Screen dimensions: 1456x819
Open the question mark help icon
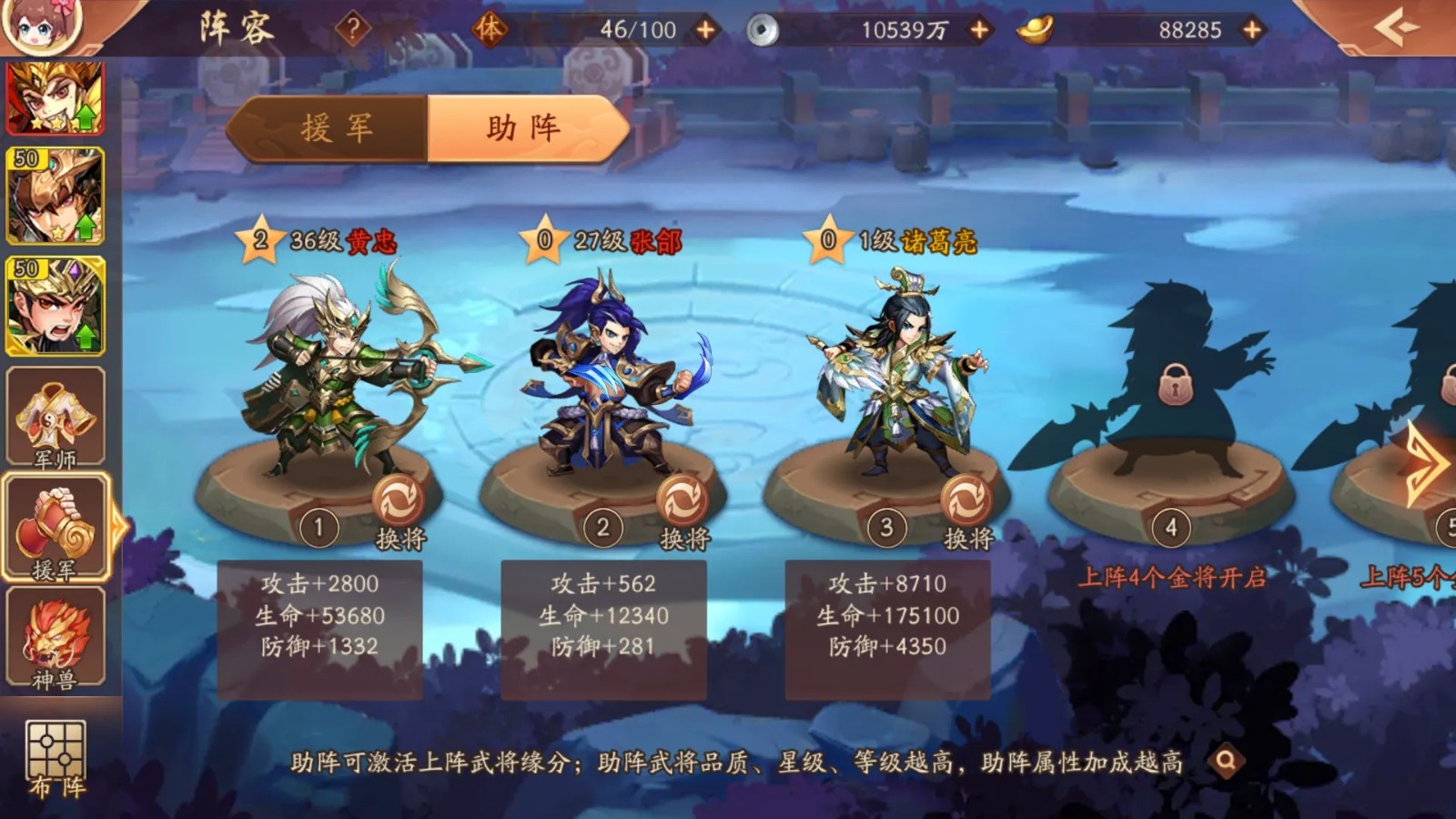(352, 29)
